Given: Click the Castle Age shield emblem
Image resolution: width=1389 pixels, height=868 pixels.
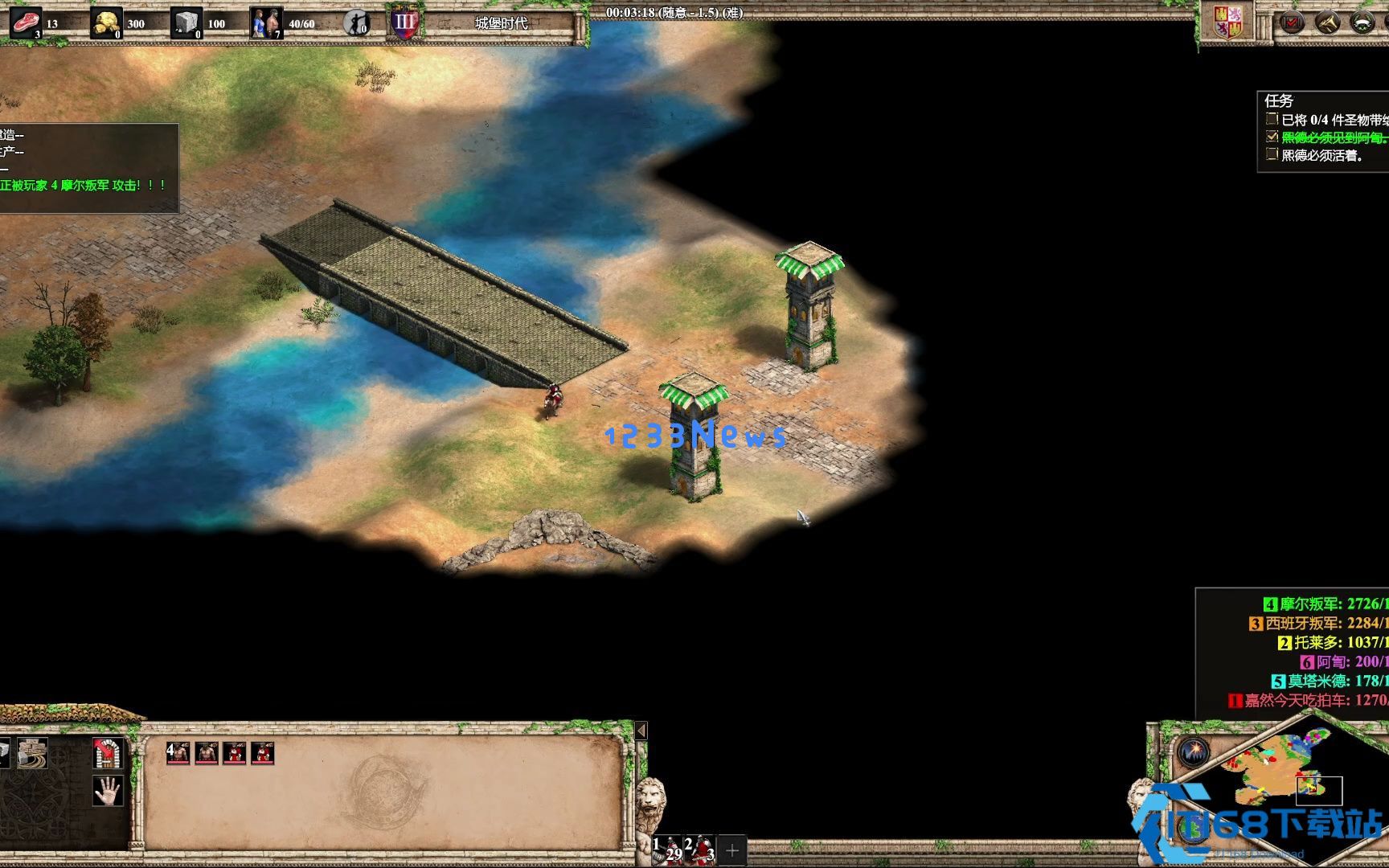Looking at the screenshot, I should 404,23.
